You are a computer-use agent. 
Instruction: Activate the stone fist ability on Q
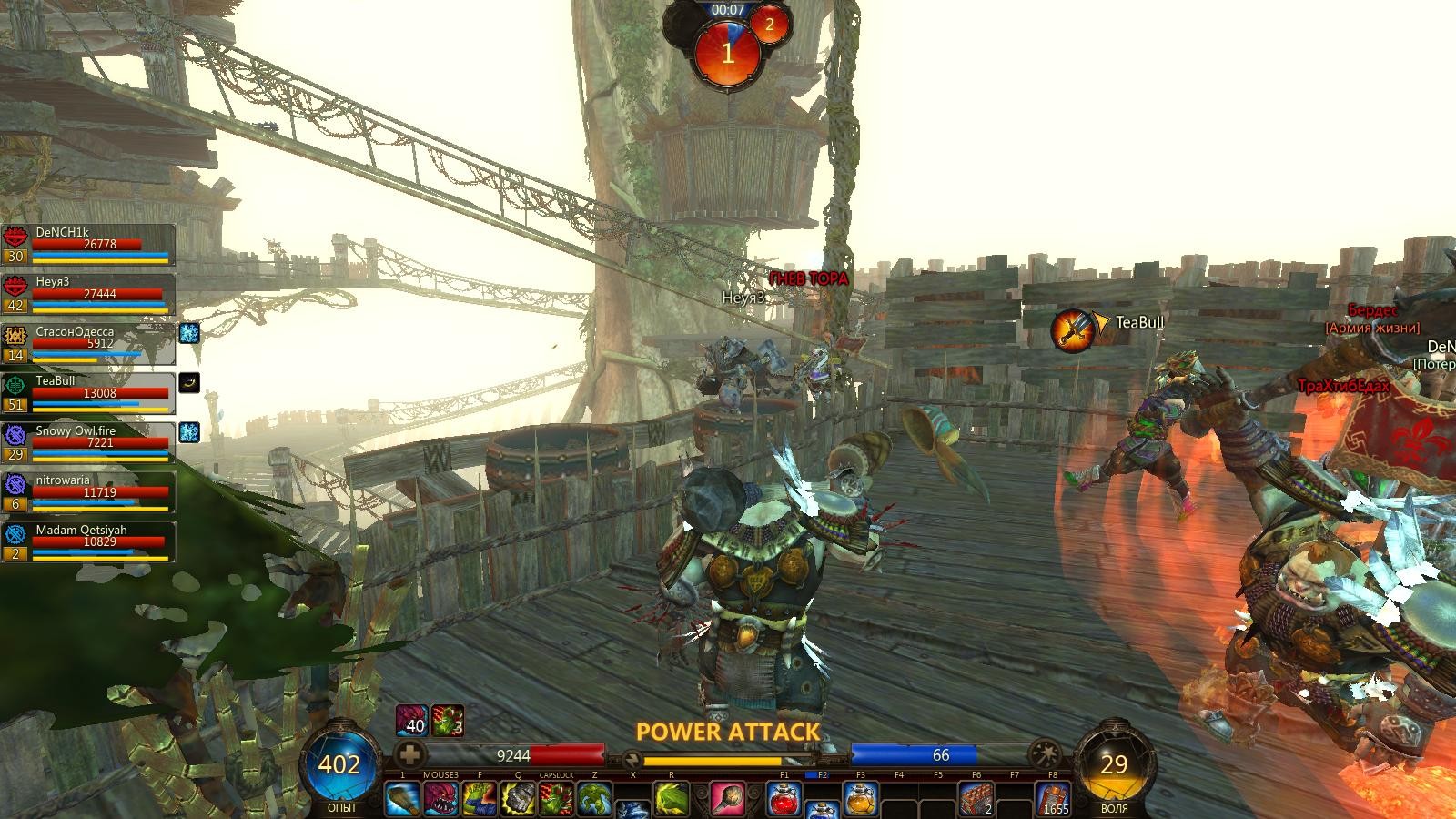(x=518, y=799)
